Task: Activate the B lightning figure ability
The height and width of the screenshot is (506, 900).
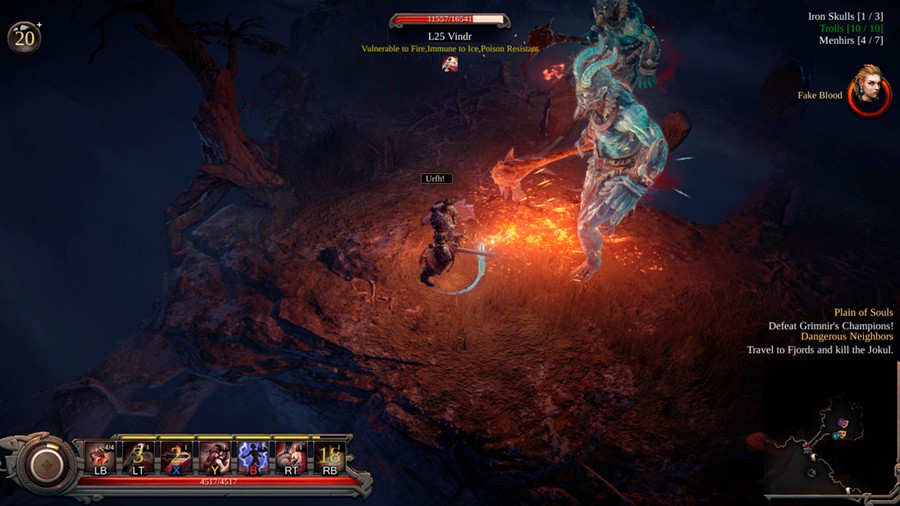Action: point(252,458)
